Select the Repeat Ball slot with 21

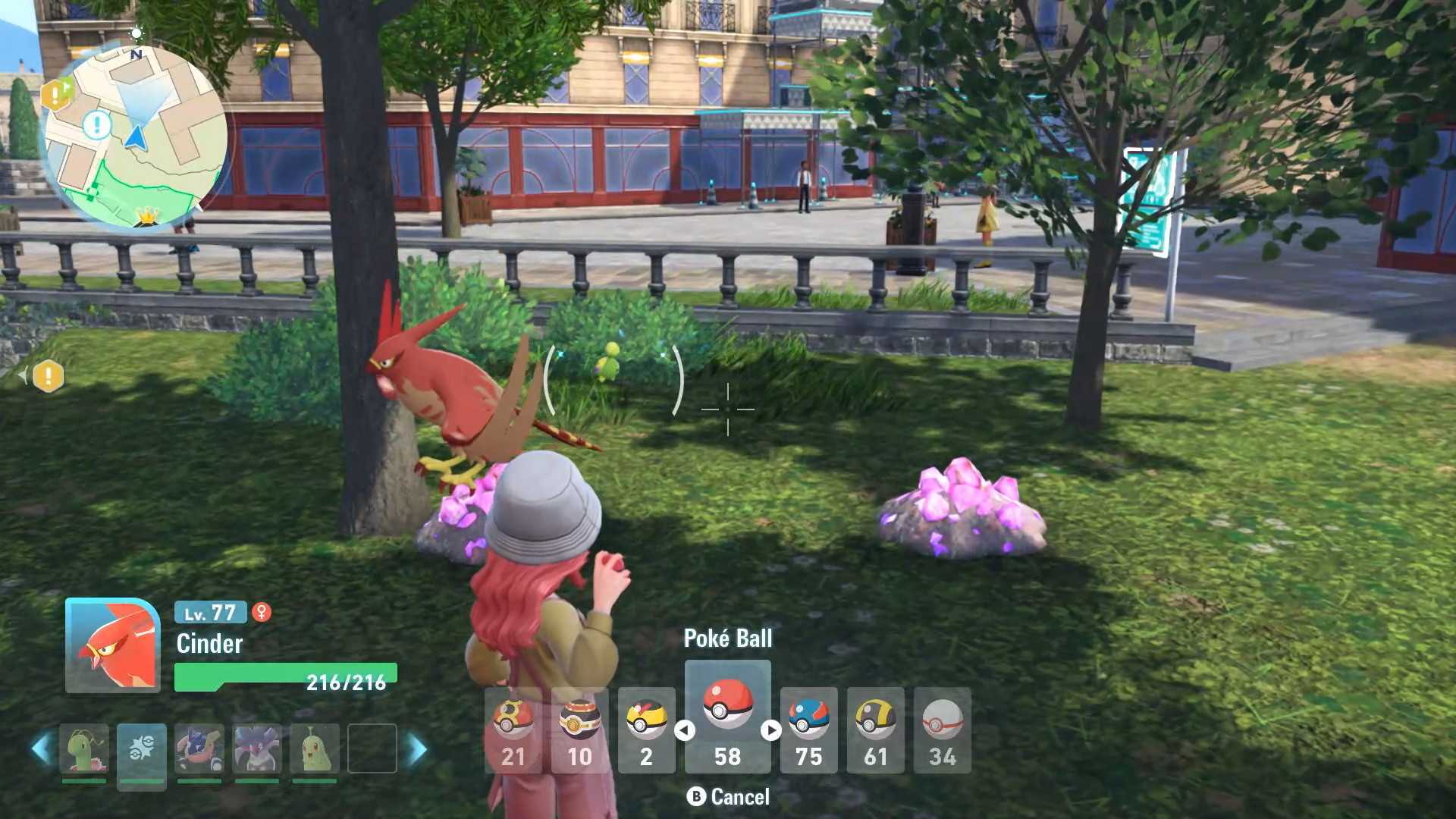click(x=513, y=730)
